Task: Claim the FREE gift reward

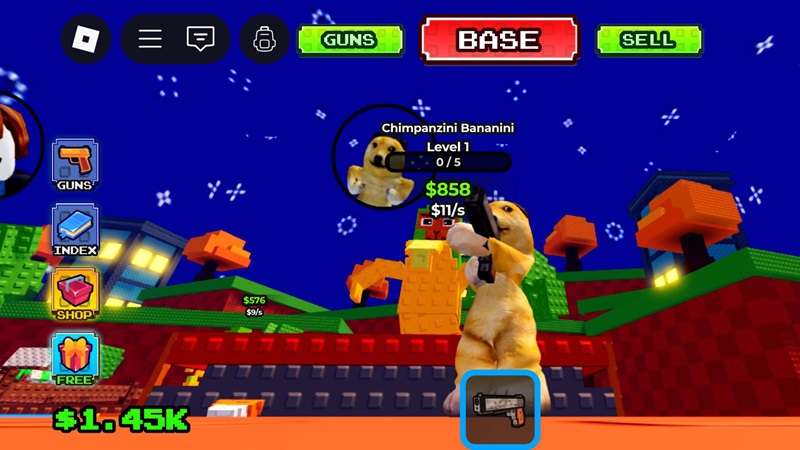Action: pyautogui.click(x=75, y=358)
